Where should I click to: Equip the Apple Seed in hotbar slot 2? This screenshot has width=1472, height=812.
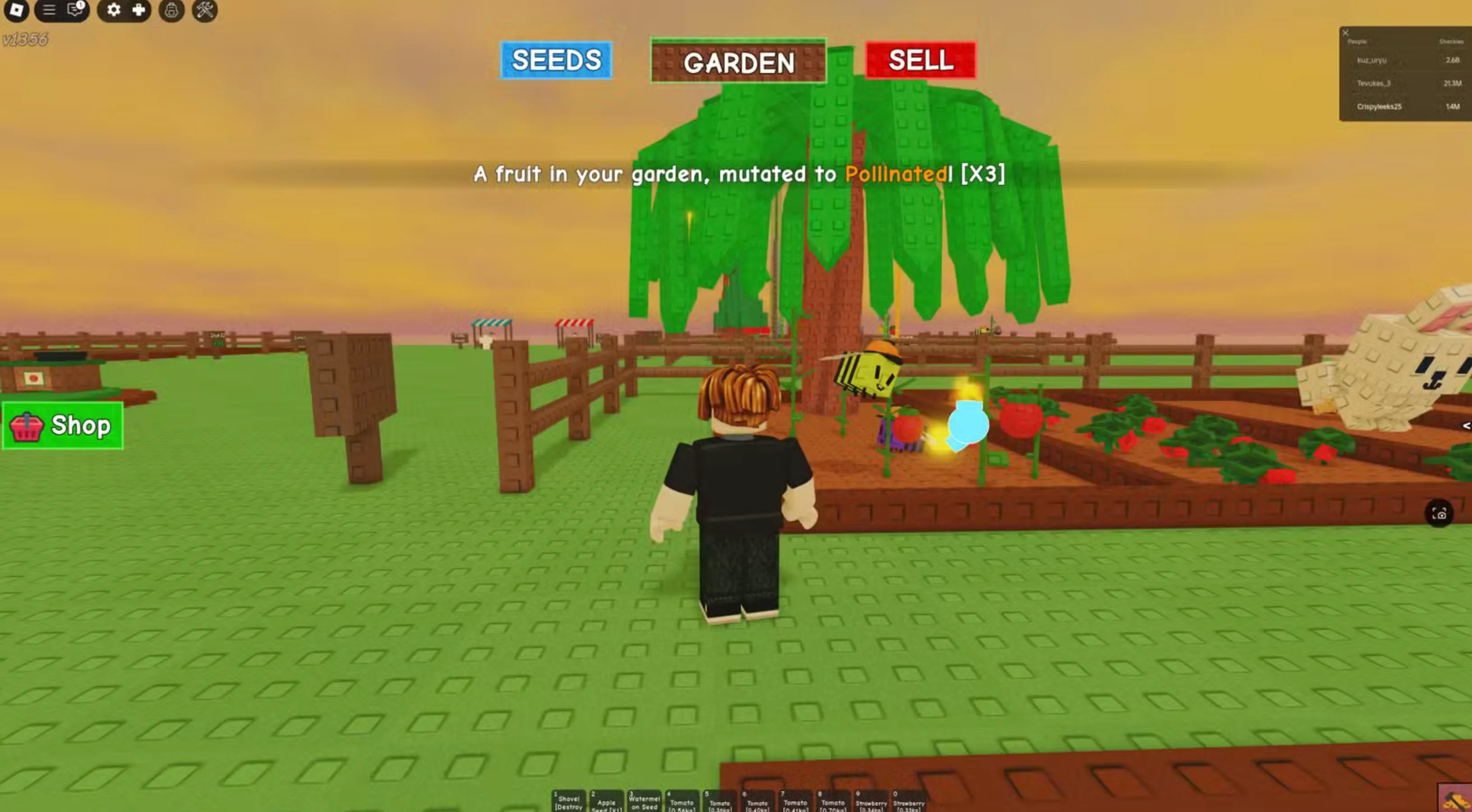pyautogui.click(x=606, y=800)
